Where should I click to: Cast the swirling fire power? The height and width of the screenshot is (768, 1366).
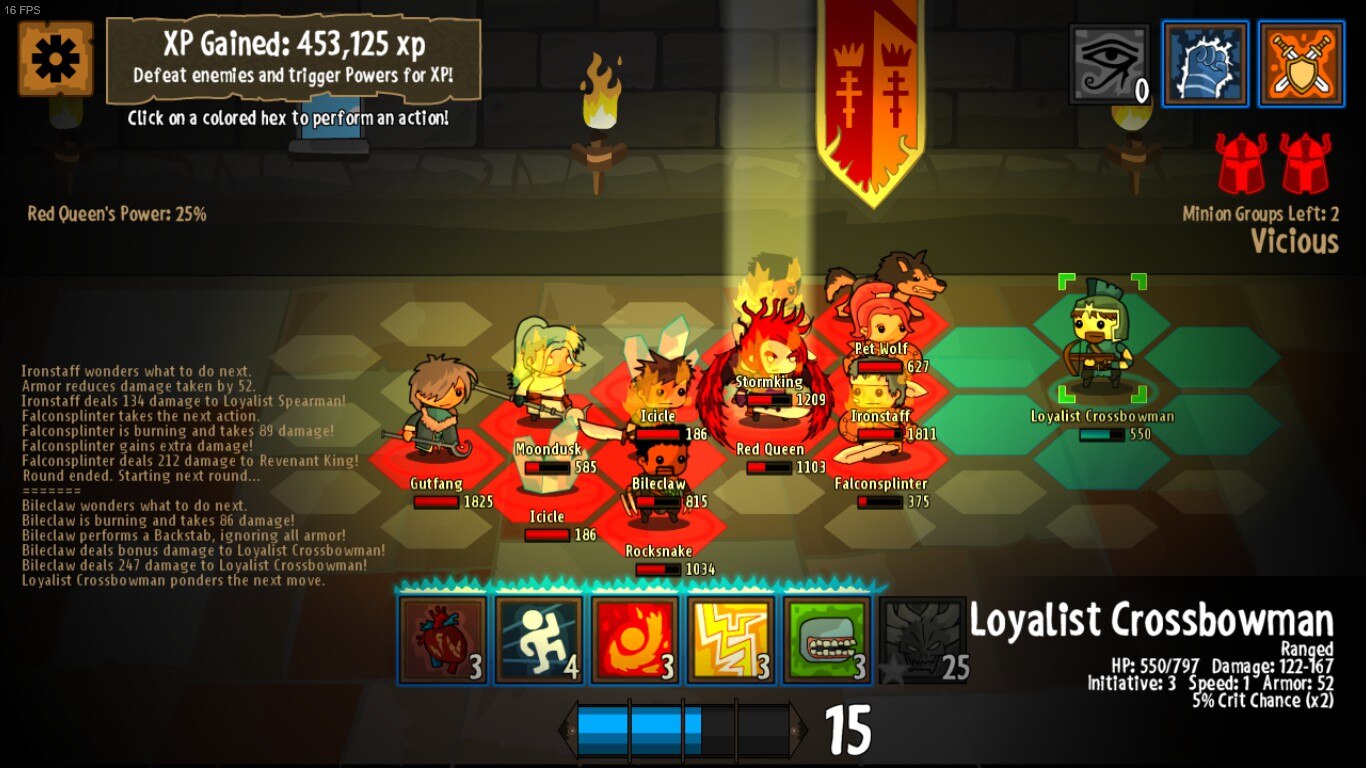pos(635,640)
